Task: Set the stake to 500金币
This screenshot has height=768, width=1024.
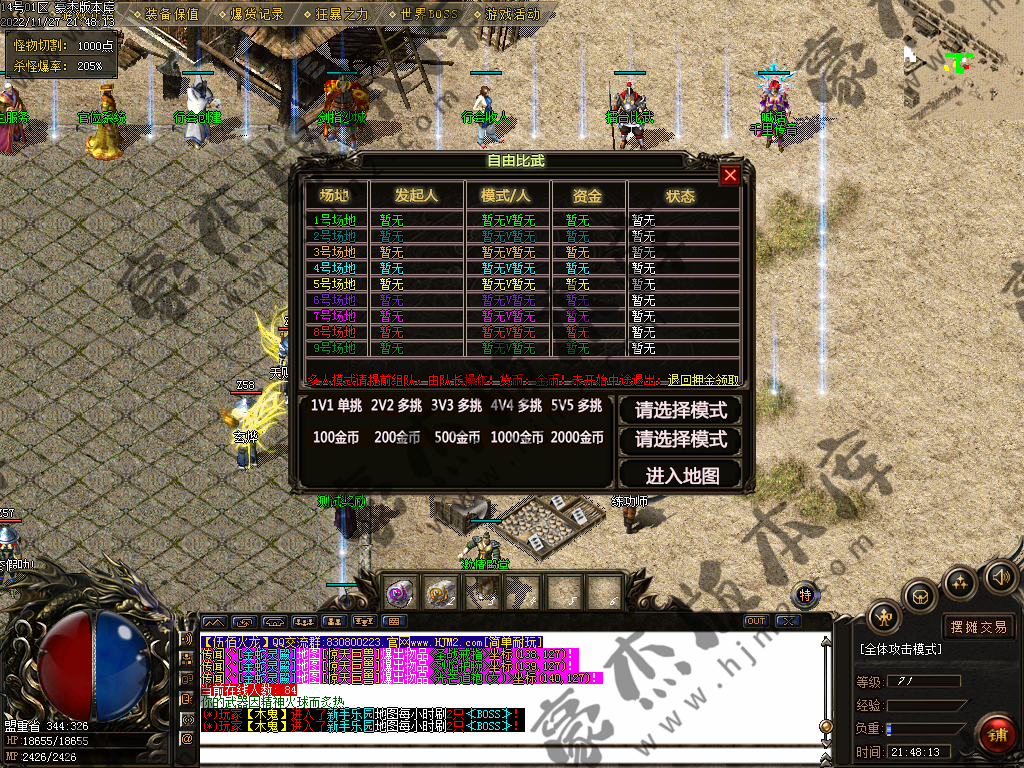Action: click(x=457, y=437)
